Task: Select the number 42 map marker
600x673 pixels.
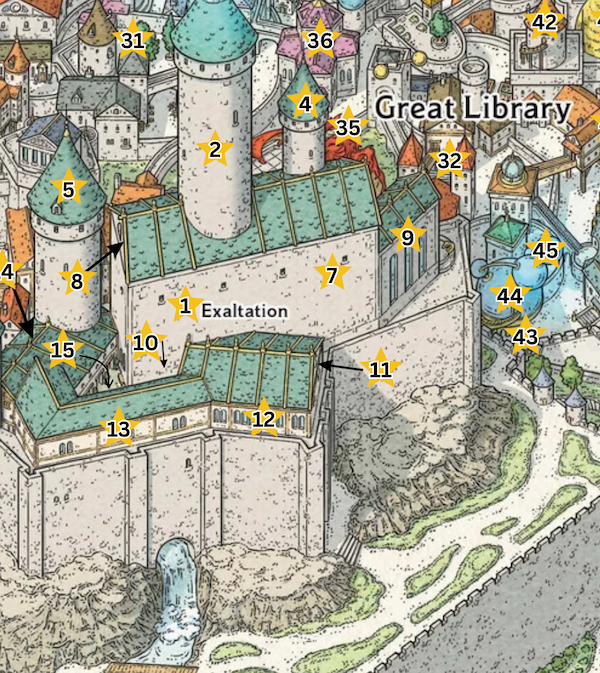Action: click(x=544, y=22)
